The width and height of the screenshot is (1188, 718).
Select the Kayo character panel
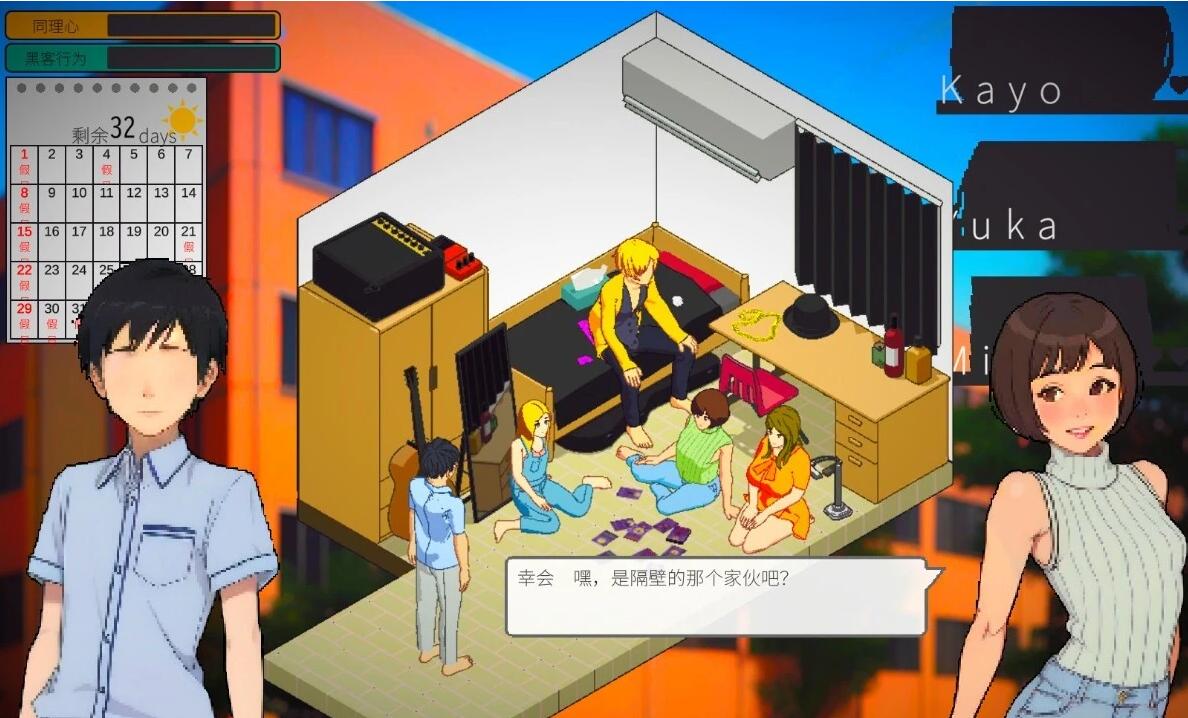[1060, 58]
